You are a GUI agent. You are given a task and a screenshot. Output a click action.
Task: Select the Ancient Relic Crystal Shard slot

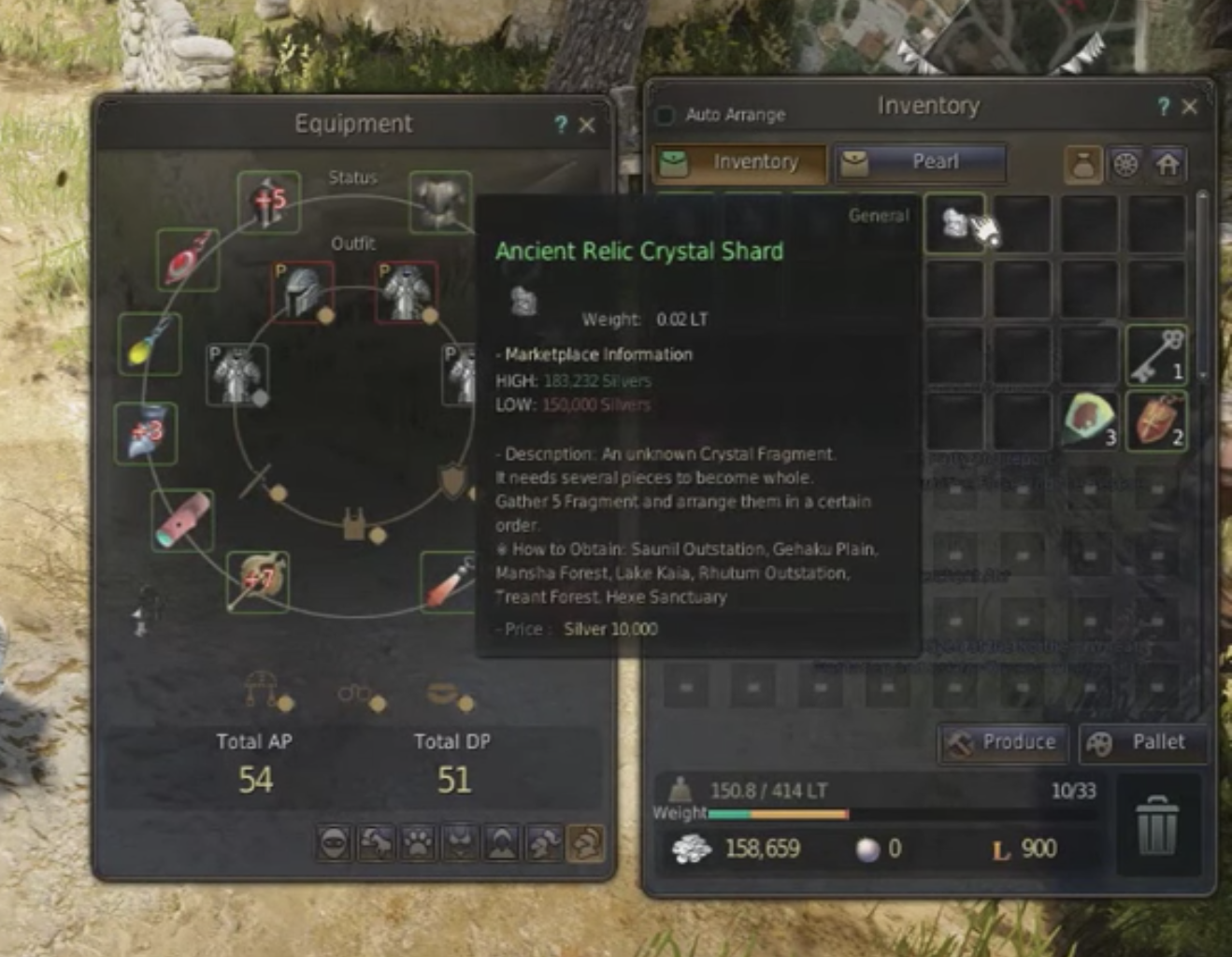(955, 223)
